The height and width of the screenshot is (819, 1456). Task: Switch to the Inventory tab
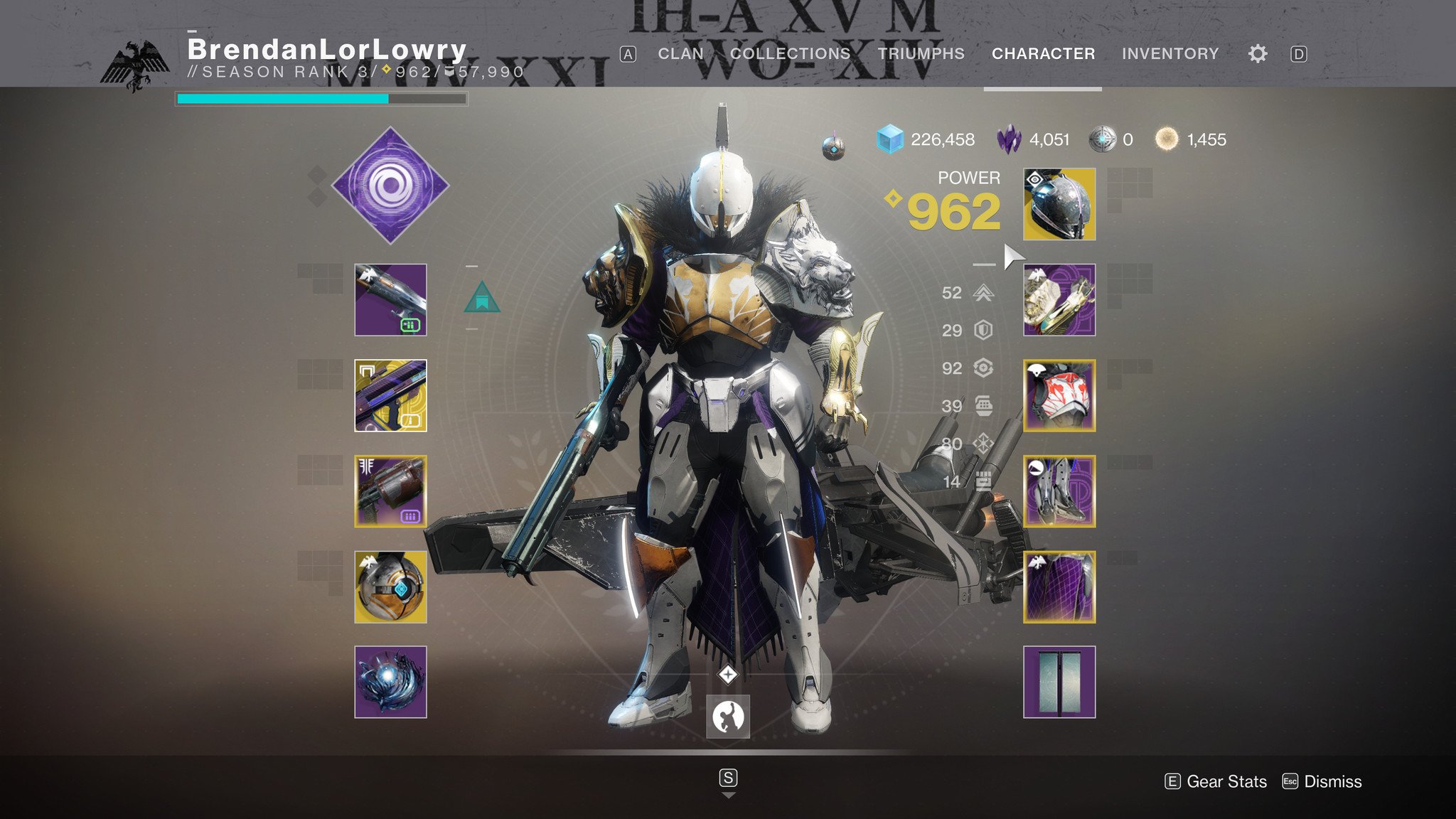tap(1169, 53)
